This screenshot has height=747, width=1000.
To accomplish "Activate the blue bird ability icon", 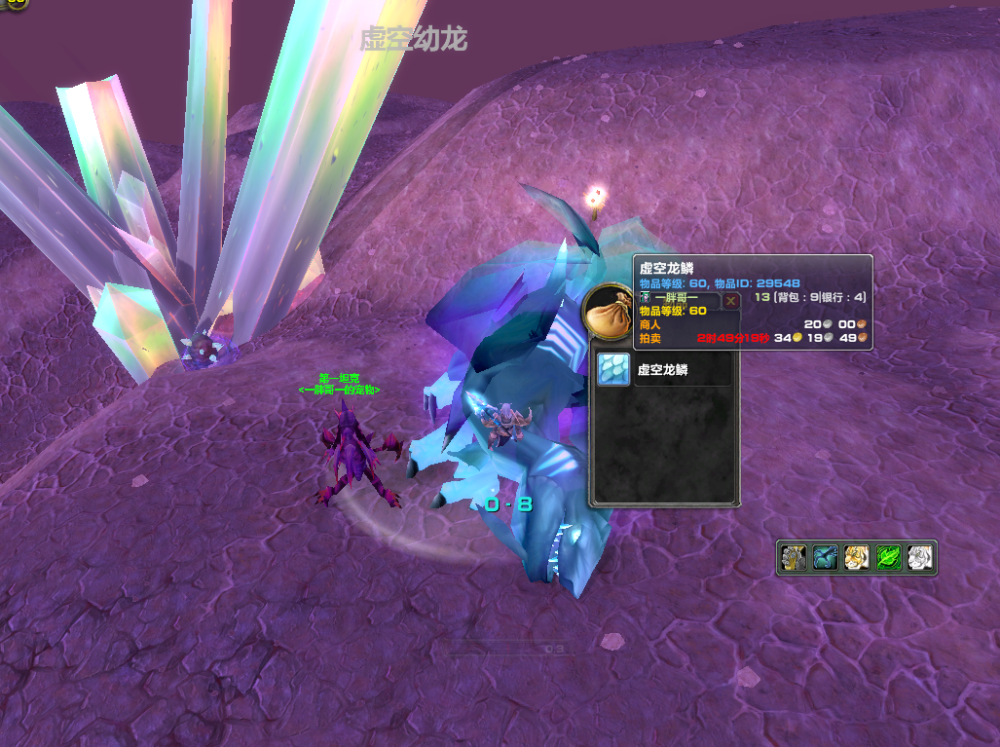I will coord(825,558).
